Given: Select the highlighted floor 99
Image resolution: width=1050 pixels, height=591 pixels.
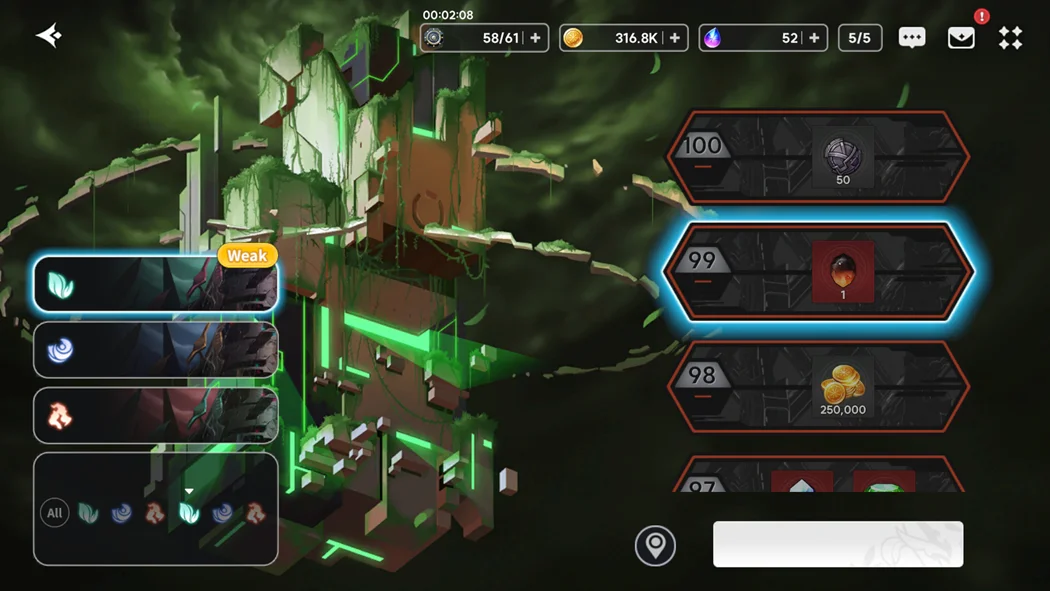Looking at the screenshot, I should (817, 271).
